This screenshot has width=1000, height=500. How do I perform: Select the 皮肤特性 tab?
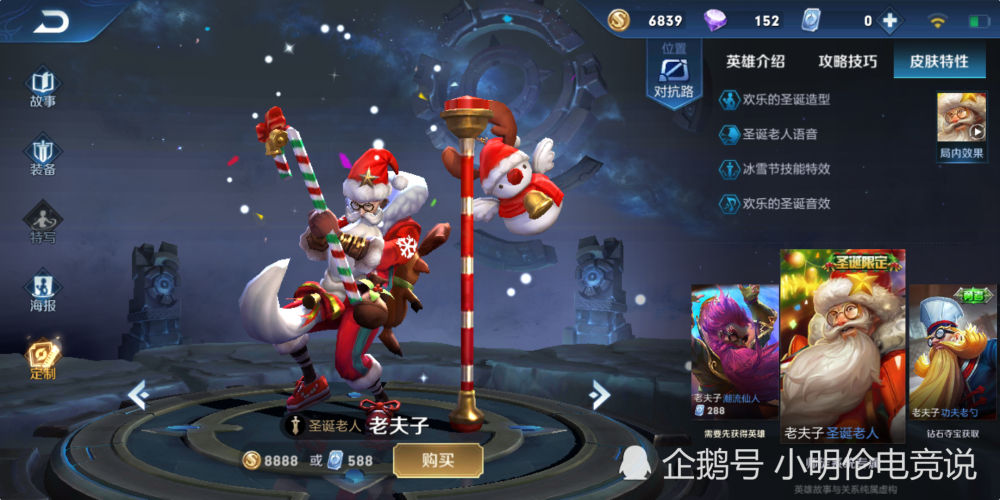(x=938, y=61)
